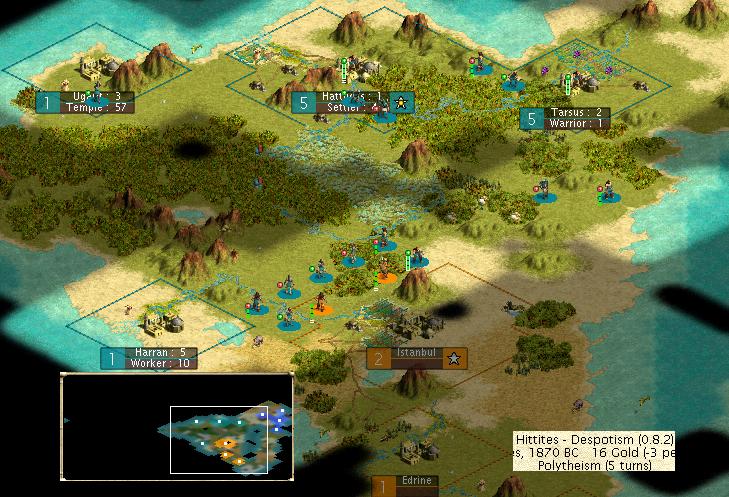Open the Polytheism research readout
The width and height of the screenshot is (729, 497).
(x=594, y=465)
